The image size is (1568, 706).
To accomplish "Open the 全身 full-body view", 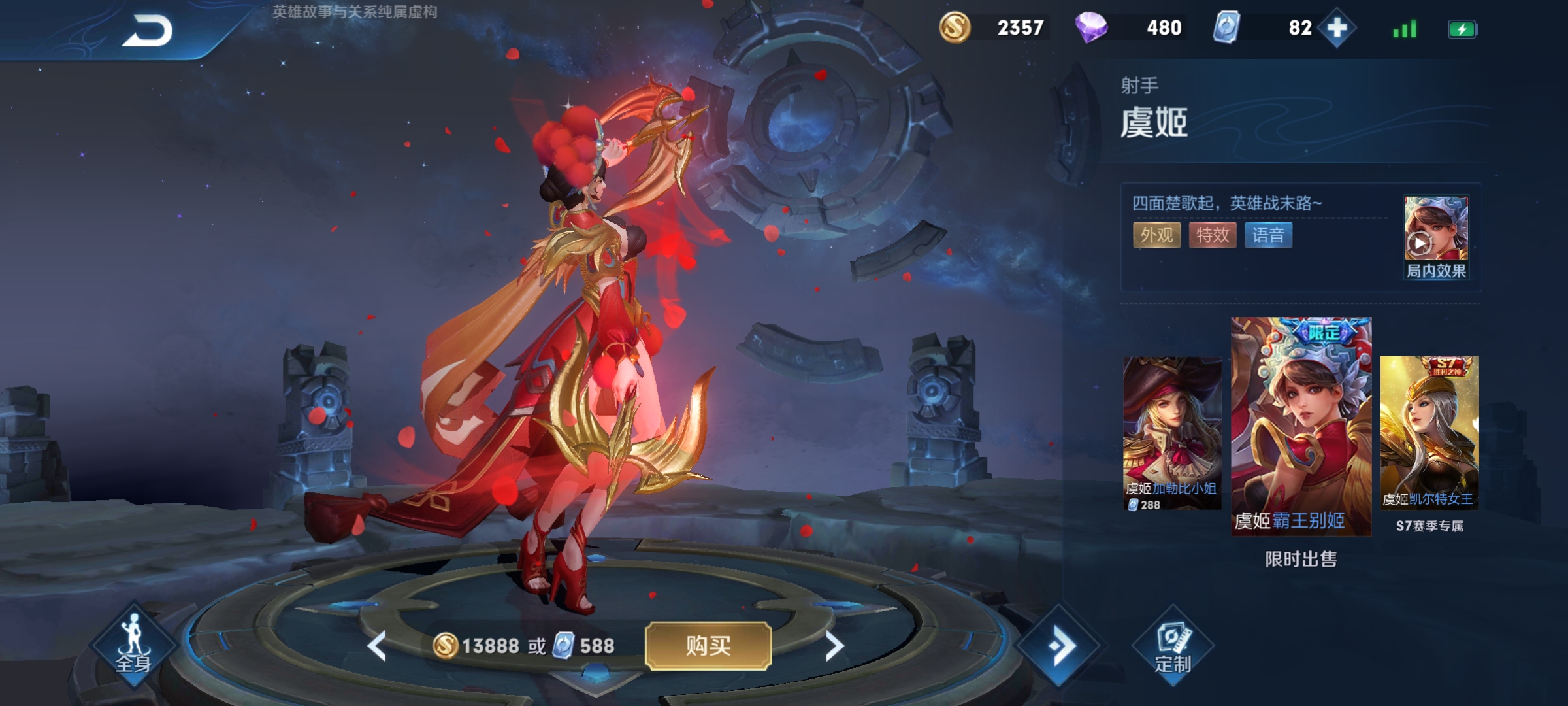I will click(x=134, y=645).
